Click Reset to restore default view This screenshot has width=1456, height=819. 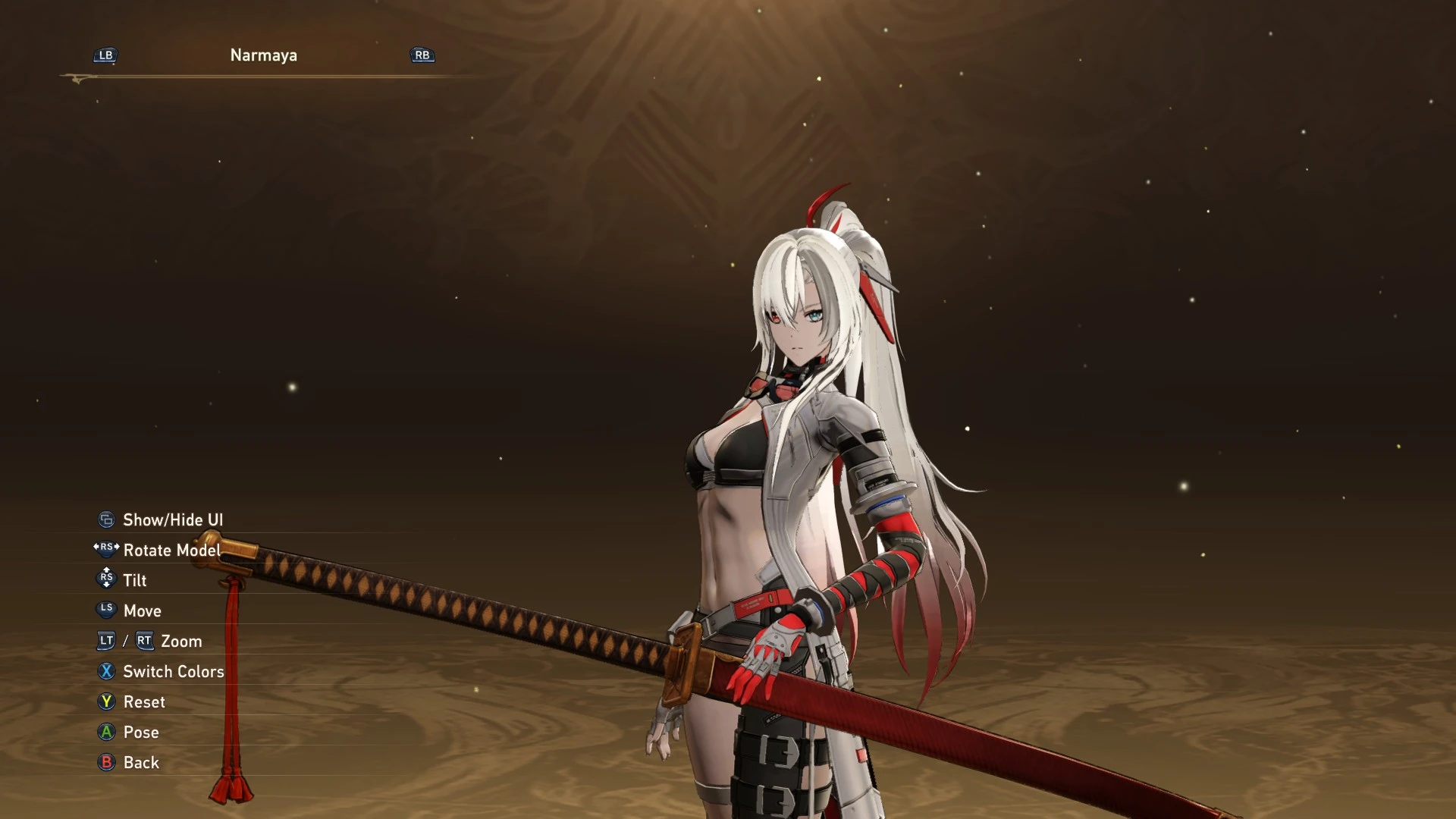pos(144,701)
